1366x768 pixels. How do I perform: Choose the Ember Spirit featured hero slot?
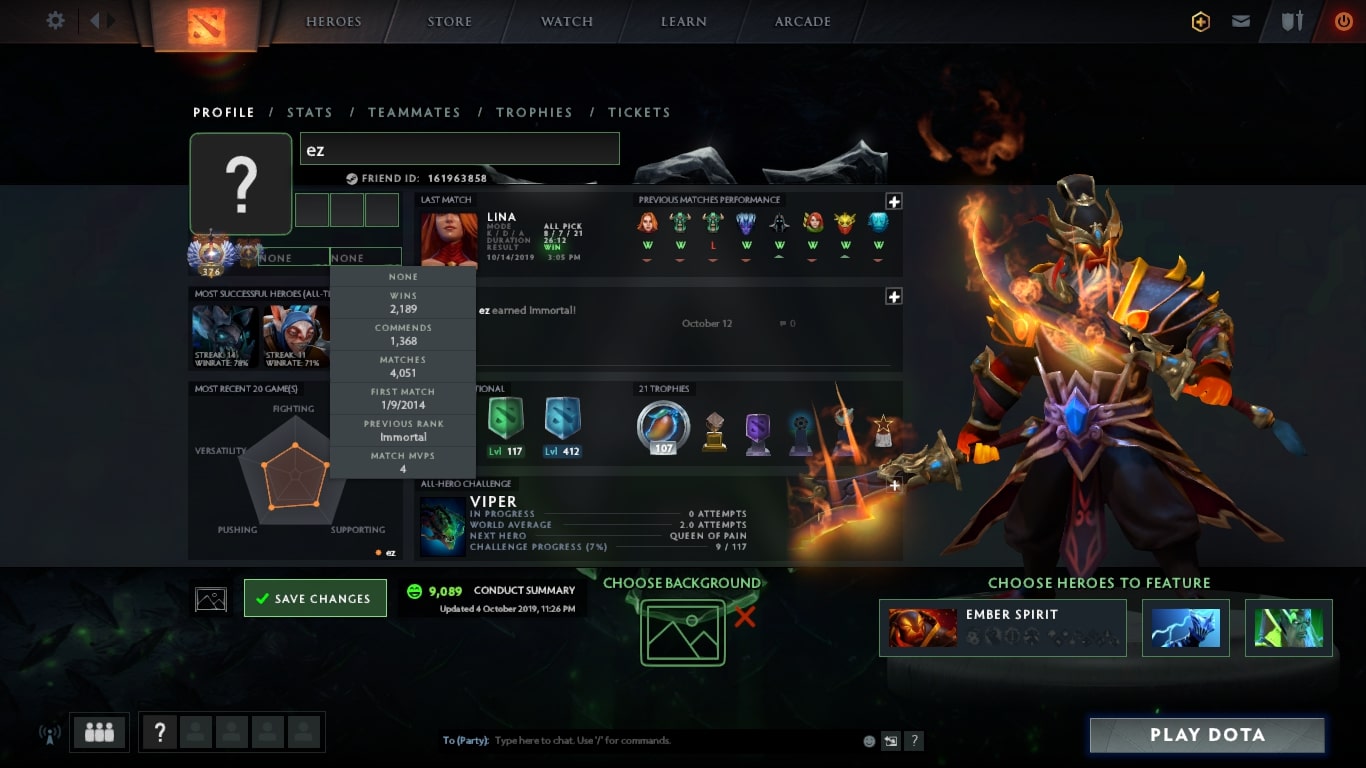[1002, 628]
